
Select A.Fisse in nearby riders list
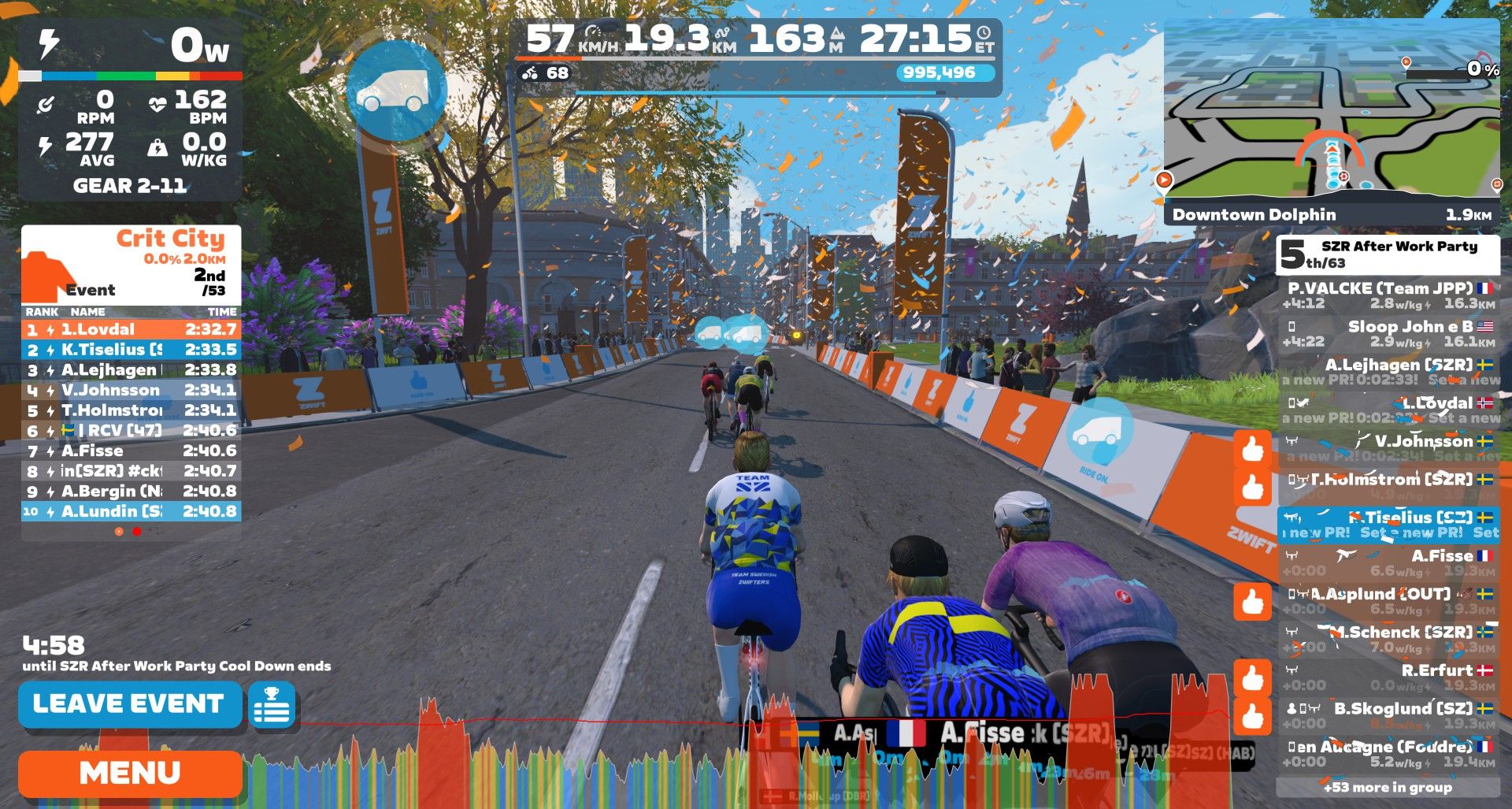[x=1388, y=562]
